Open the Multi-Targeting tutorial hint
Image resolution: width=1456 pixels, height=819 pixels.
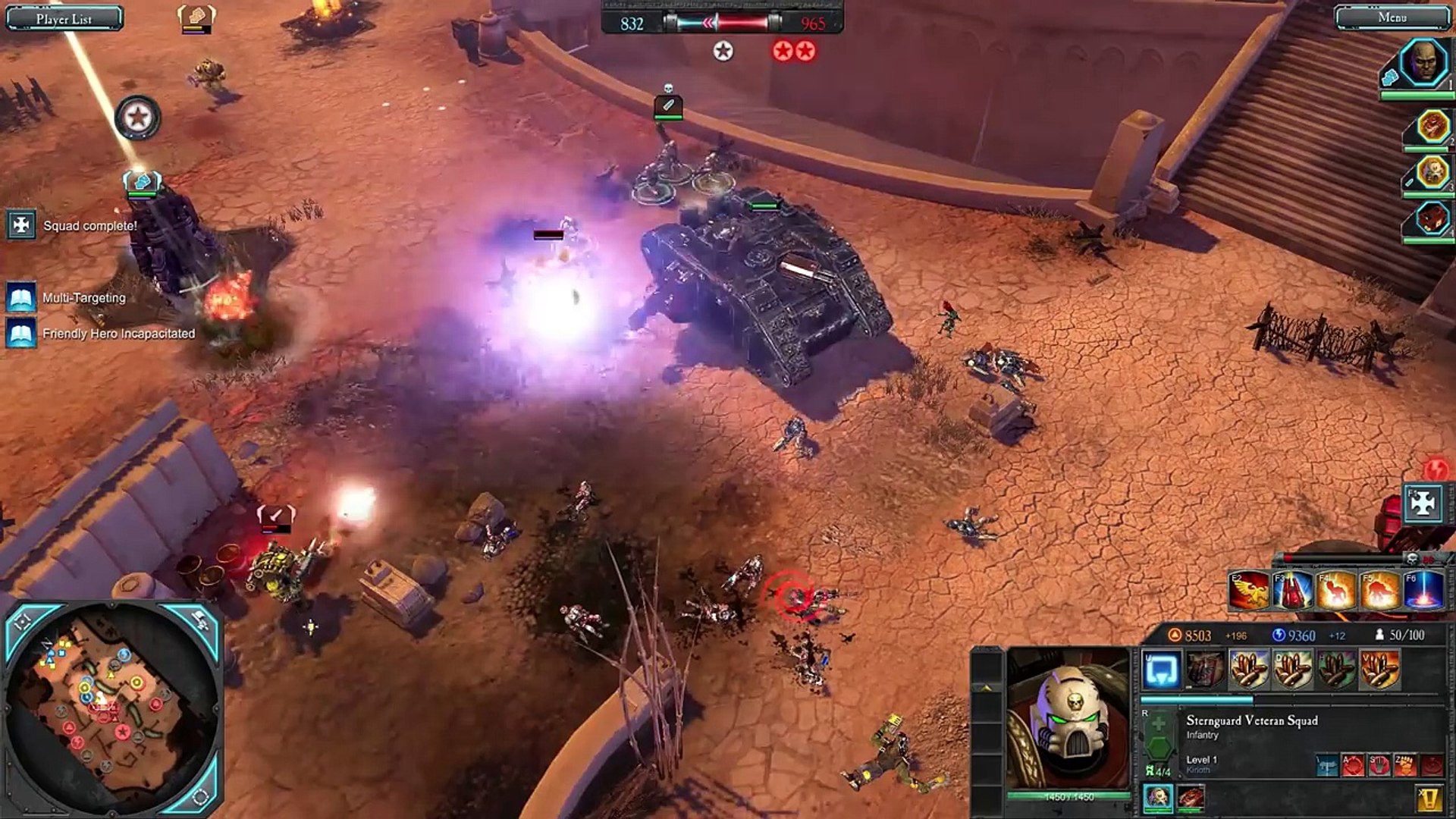pyautogui.click(x=21, y=298)
